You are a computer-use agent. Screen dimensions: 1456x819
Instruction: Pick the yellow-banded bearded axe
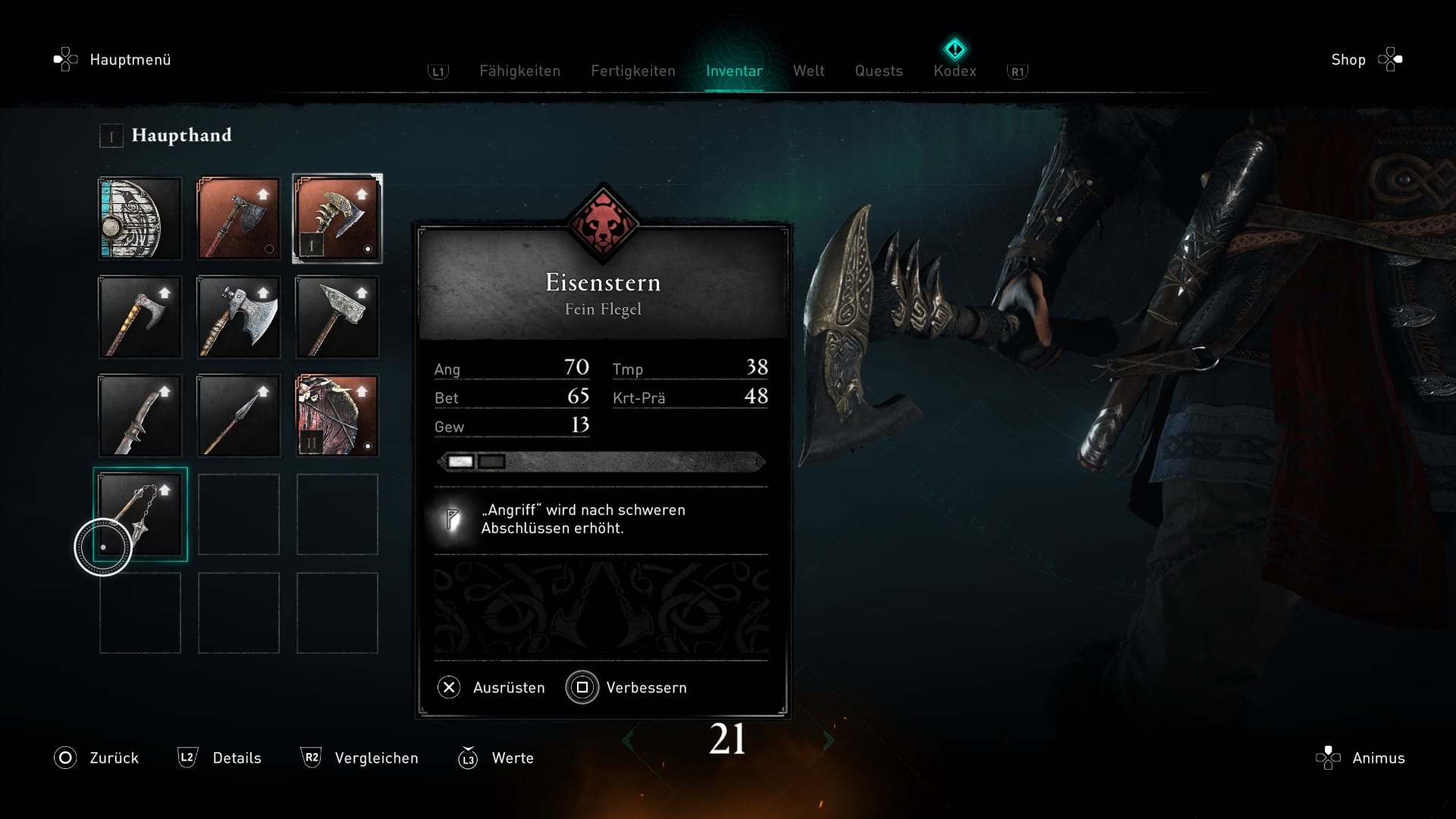140,317
